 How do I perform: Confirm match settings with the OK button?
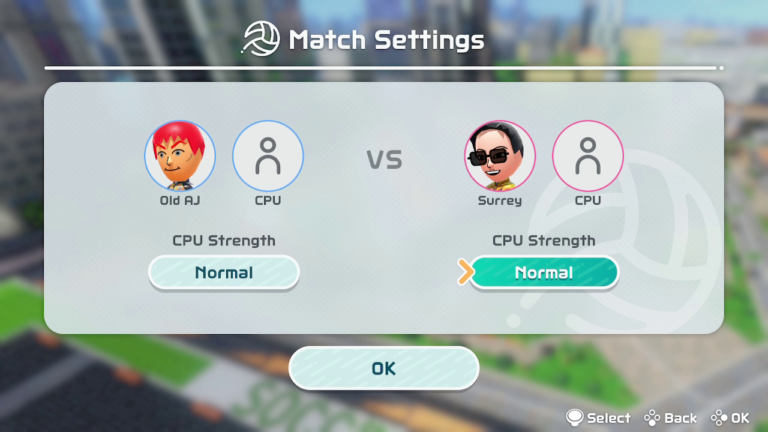coord(383,368)
